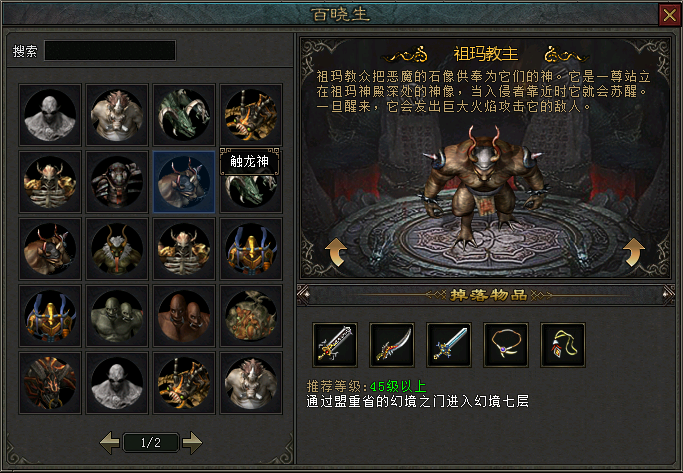Select the fiery red-black demon portrait
The image size is (683, 473).
(x=52, y=381)
